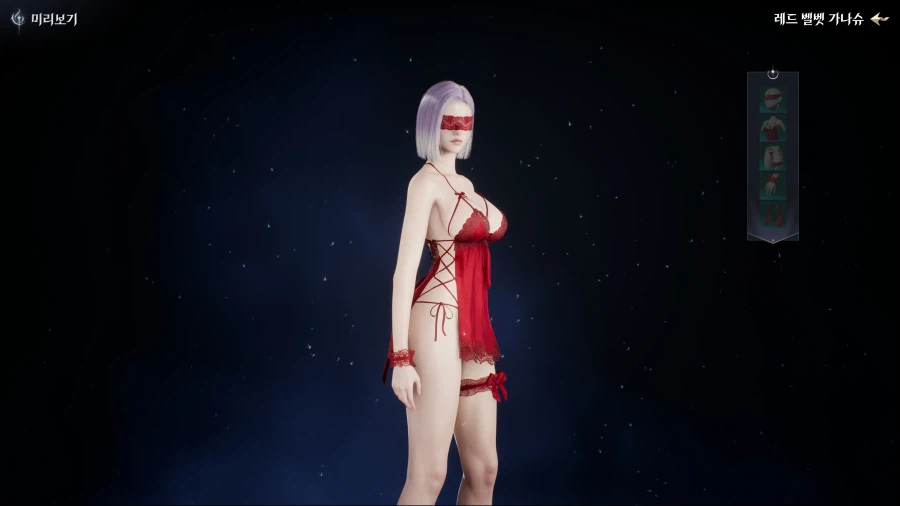Viewport: 900px width, 506px height.
Task: Select the red footwear slot
Action: coord(772,214)
